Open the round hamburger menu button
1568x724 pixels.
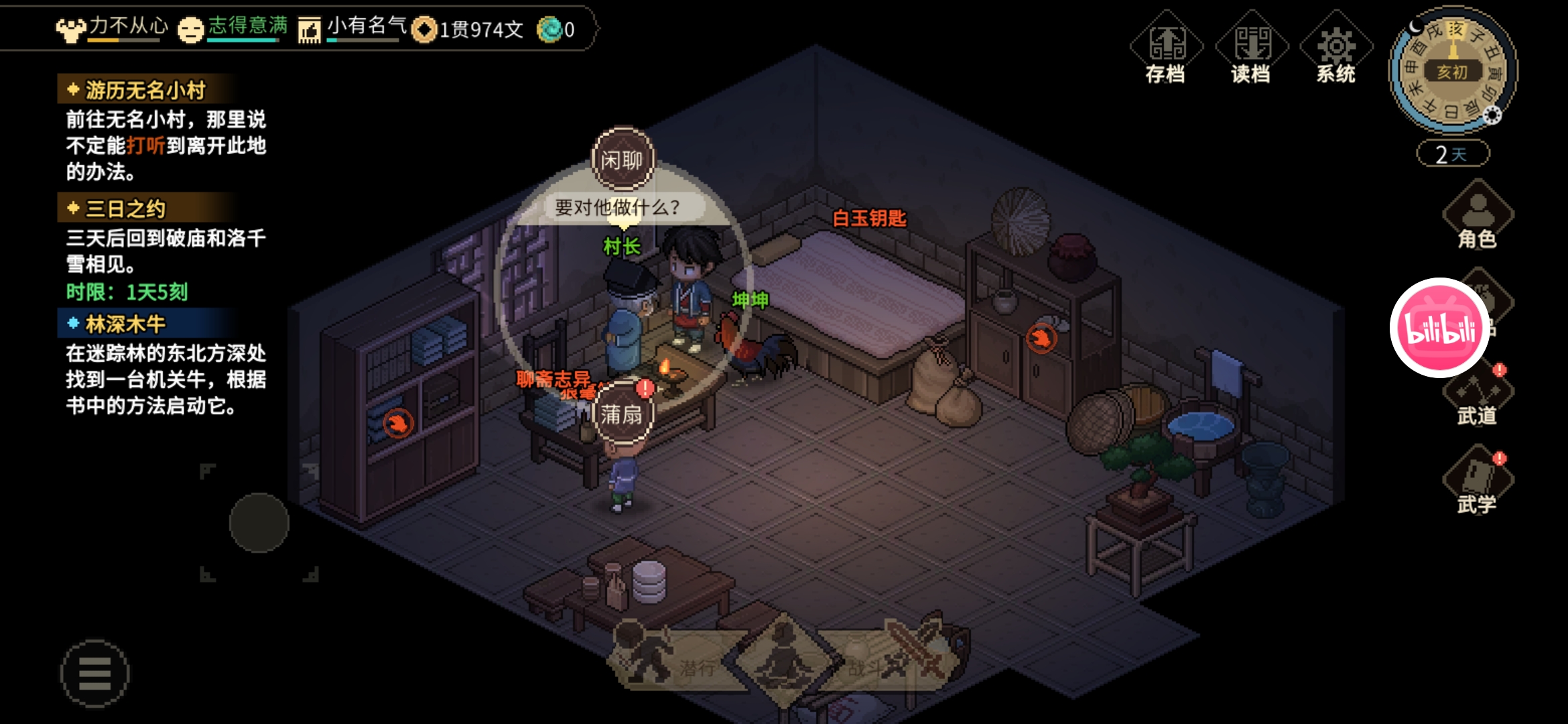coord(94,674)
